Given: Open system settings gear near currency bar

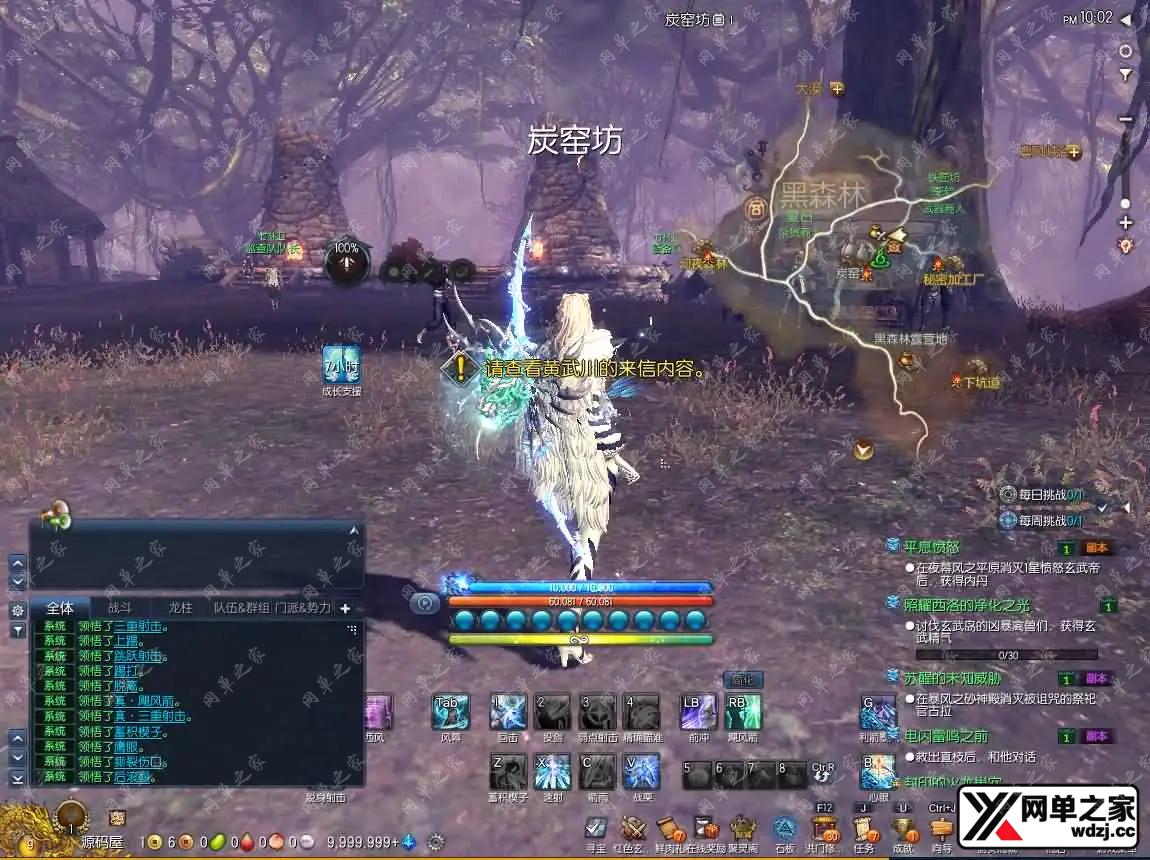Looking at the screenshot, I should point(435,842).
